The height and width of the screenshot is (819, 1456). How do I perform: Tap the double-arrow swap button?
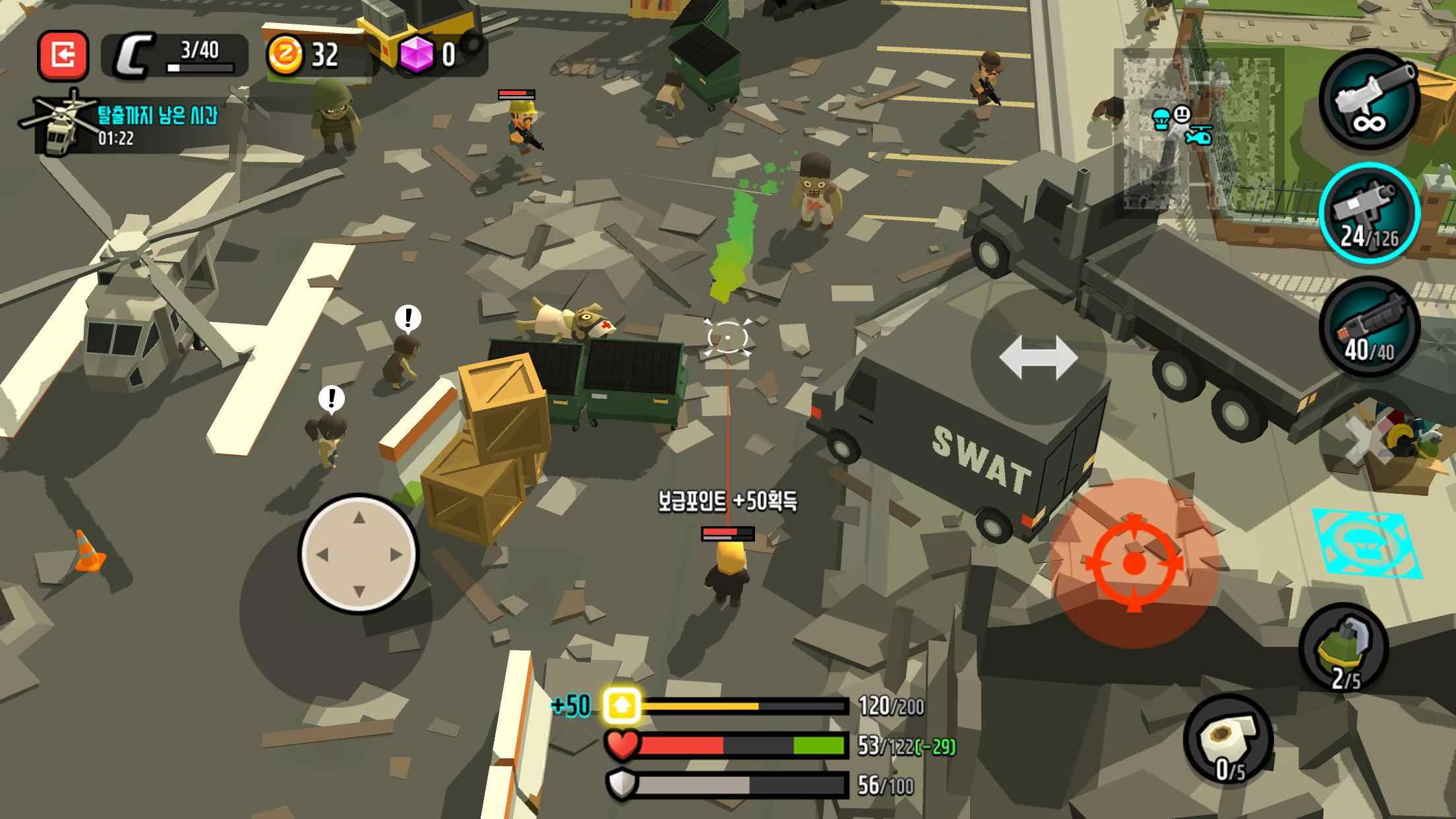(1038, 357)
